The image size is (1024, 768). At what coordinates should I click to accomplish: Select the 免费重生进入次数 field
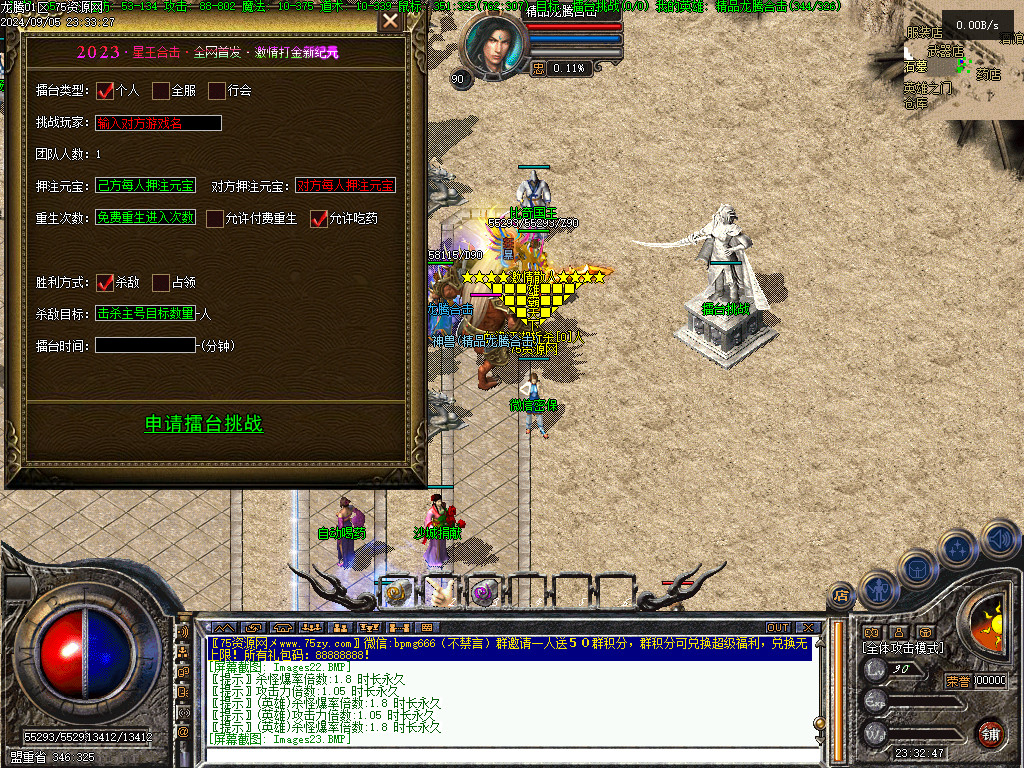pos(146,218)
